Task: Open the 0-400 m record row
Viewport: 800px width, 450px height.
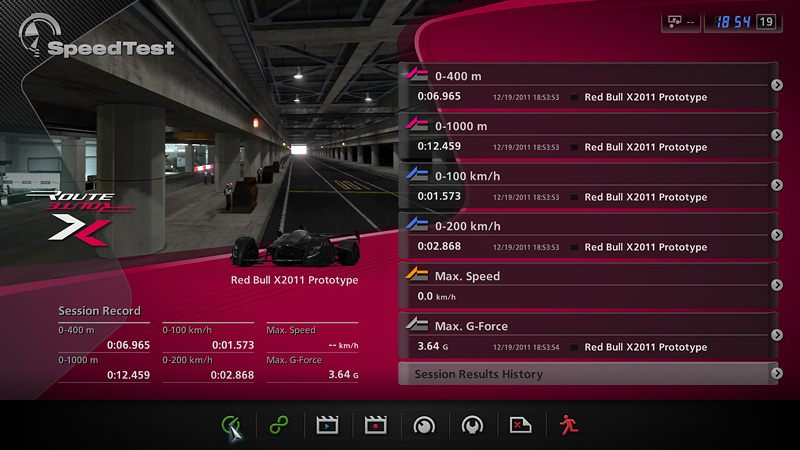Action: point(588,85)
